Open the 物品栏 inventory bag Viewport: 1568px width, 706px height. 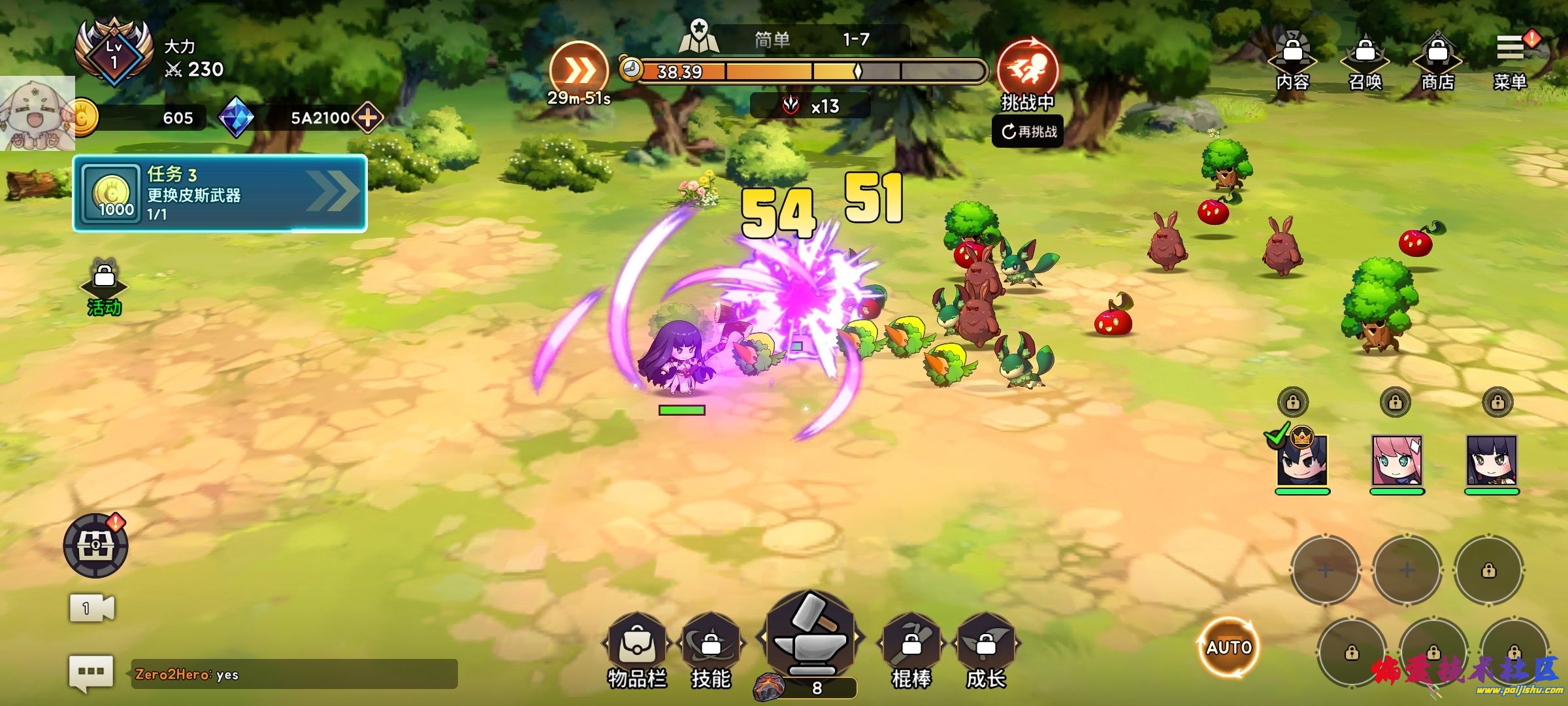637,648
